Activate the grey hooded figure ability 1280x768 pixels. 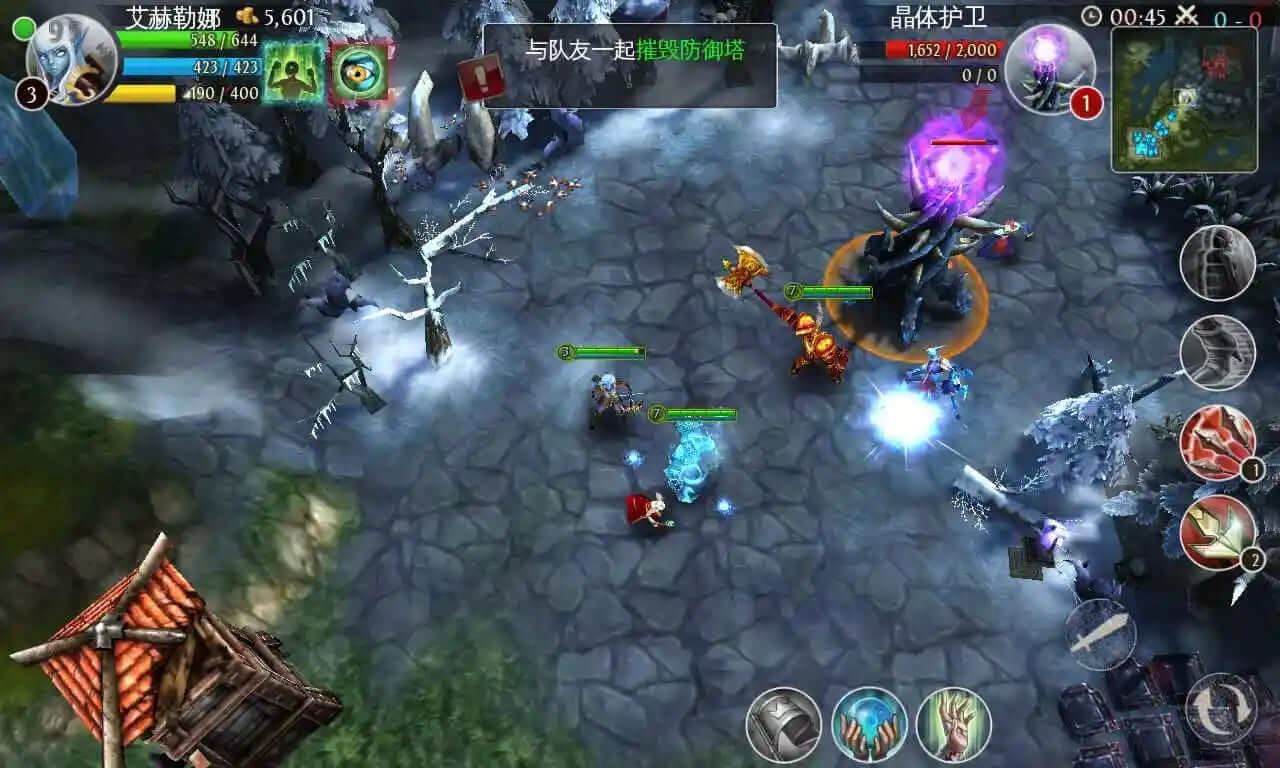point(1217,263)
